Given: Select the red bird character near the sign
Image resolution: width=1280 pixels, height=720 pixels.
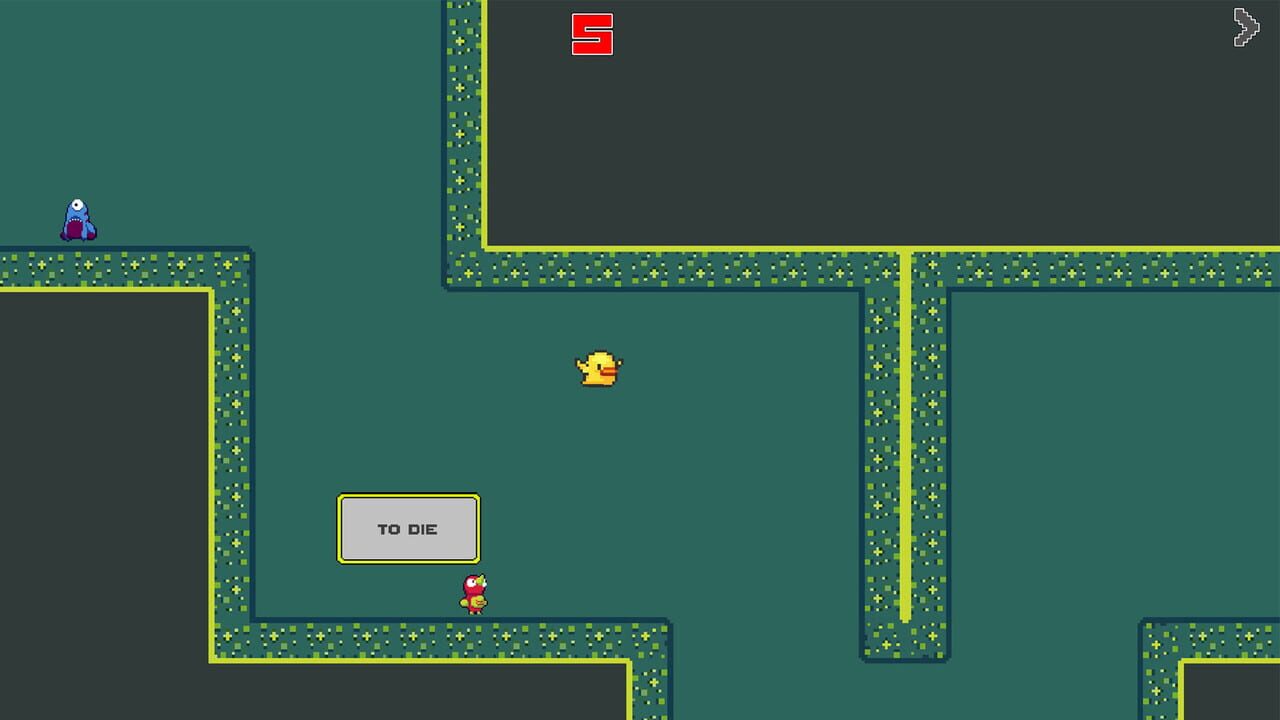Looking at the screenshot, I should (472, 592).
